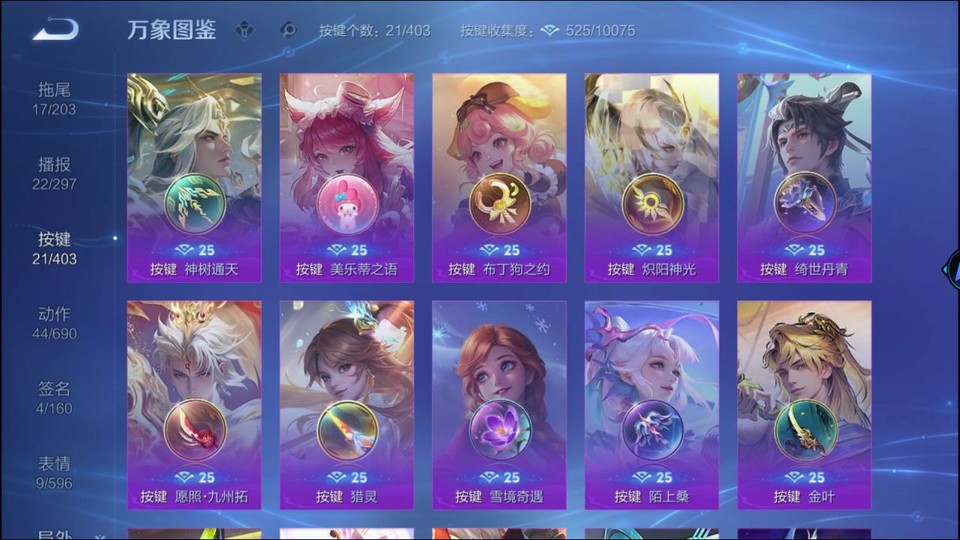This screenshot has height=540, width=960.
Task: Open the 雪境奇遇 card
Action: pos(499,405)
